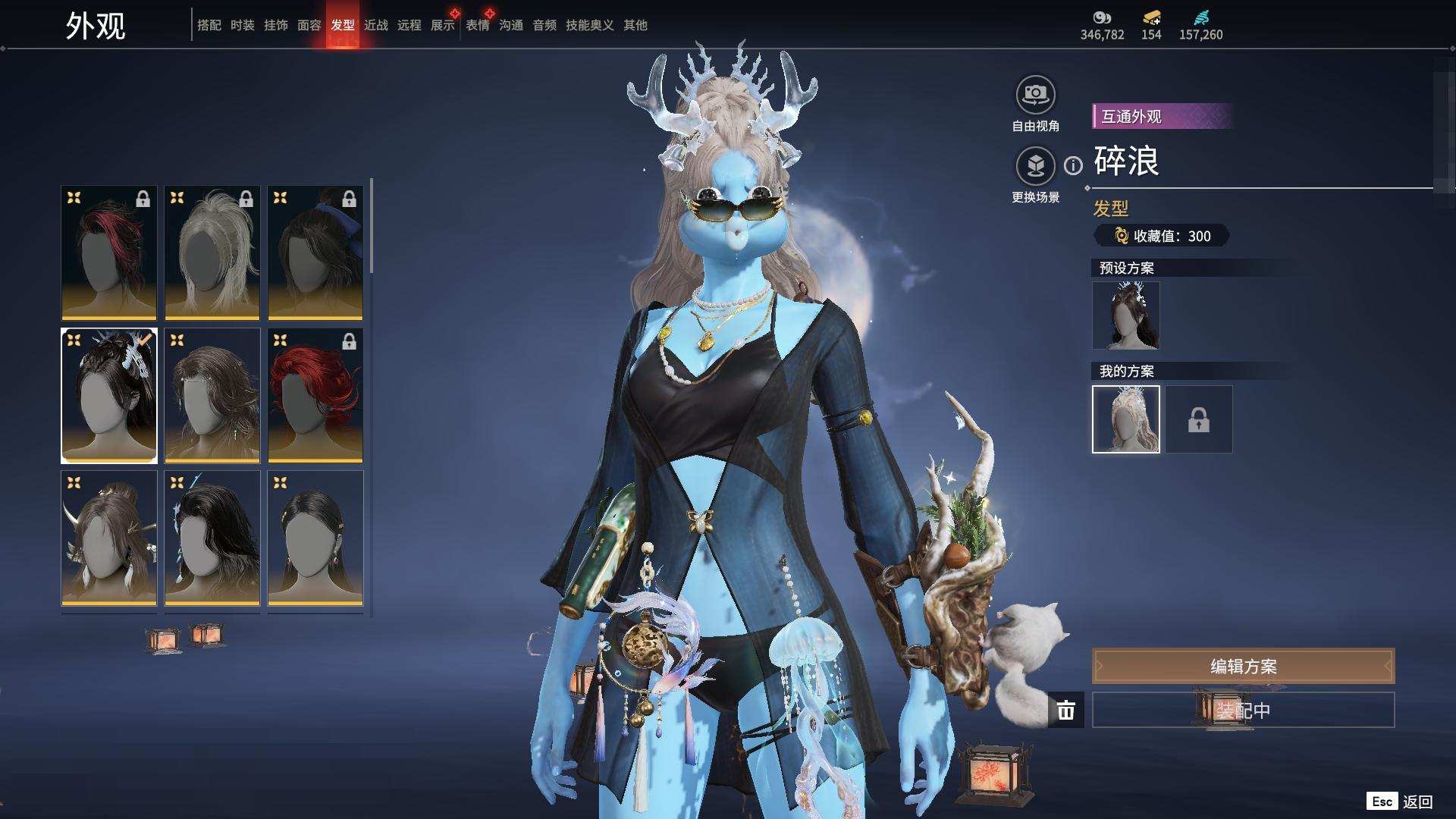Delete the scheme with the trash icon
The width and height of the screenshot is (1456, 819).
click(x=1065, y=711)
